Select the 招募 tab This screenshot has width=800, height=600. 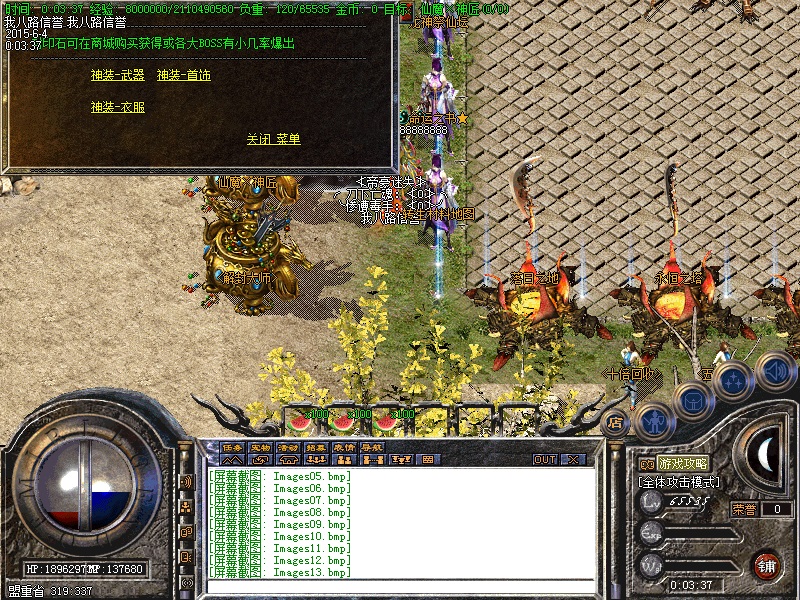pyautogui.click(x=316, y=447)
